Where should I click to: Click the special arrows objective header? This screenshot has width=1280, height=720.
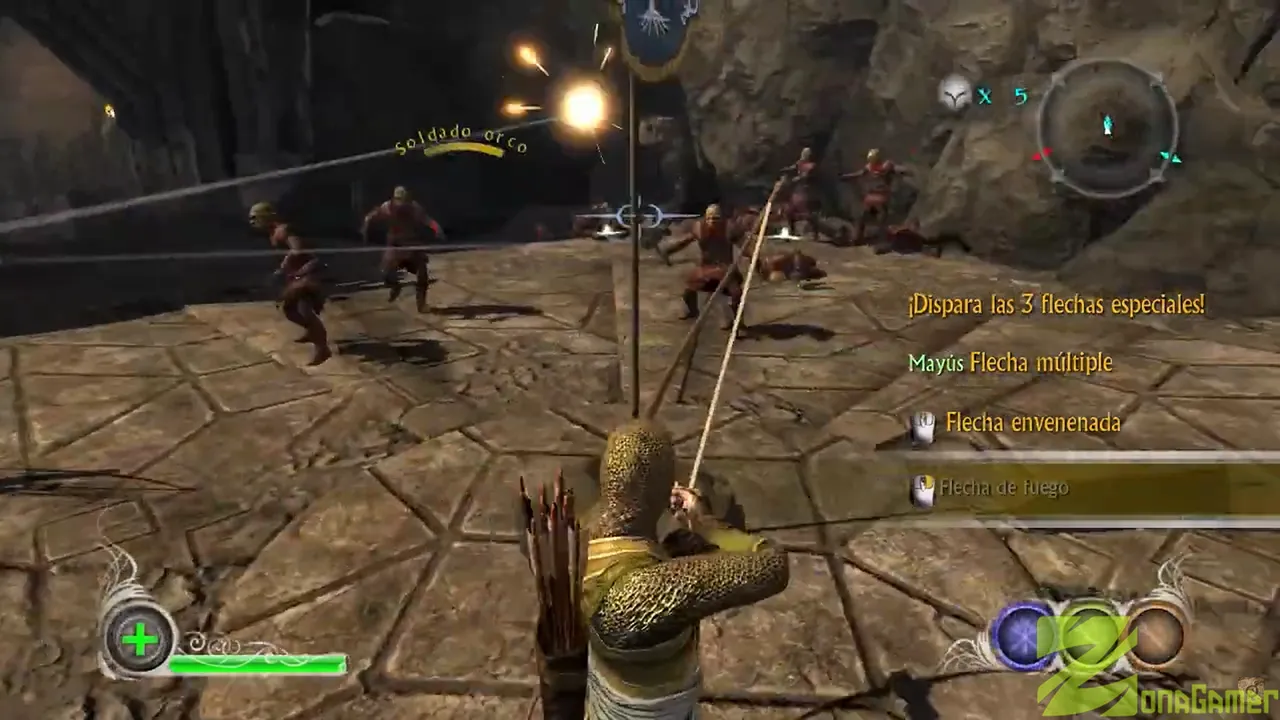click(1055, 305)
